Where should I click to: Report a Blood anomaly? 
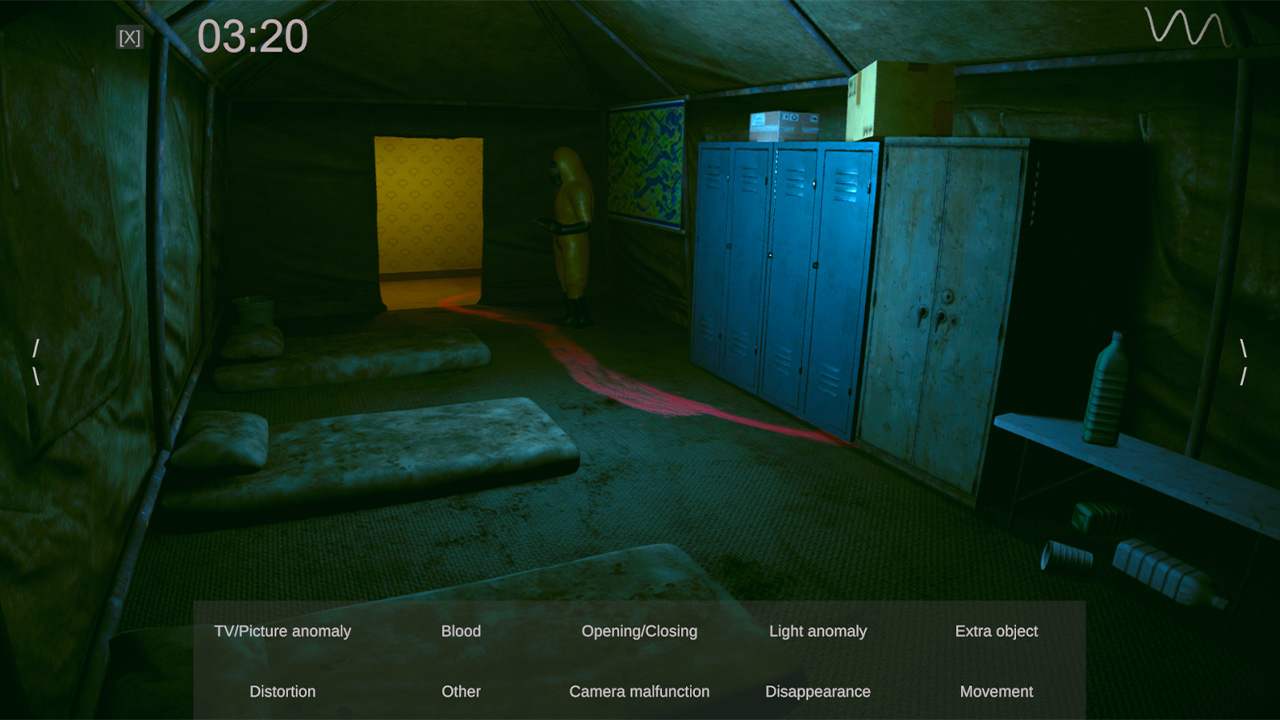point(461,631)
